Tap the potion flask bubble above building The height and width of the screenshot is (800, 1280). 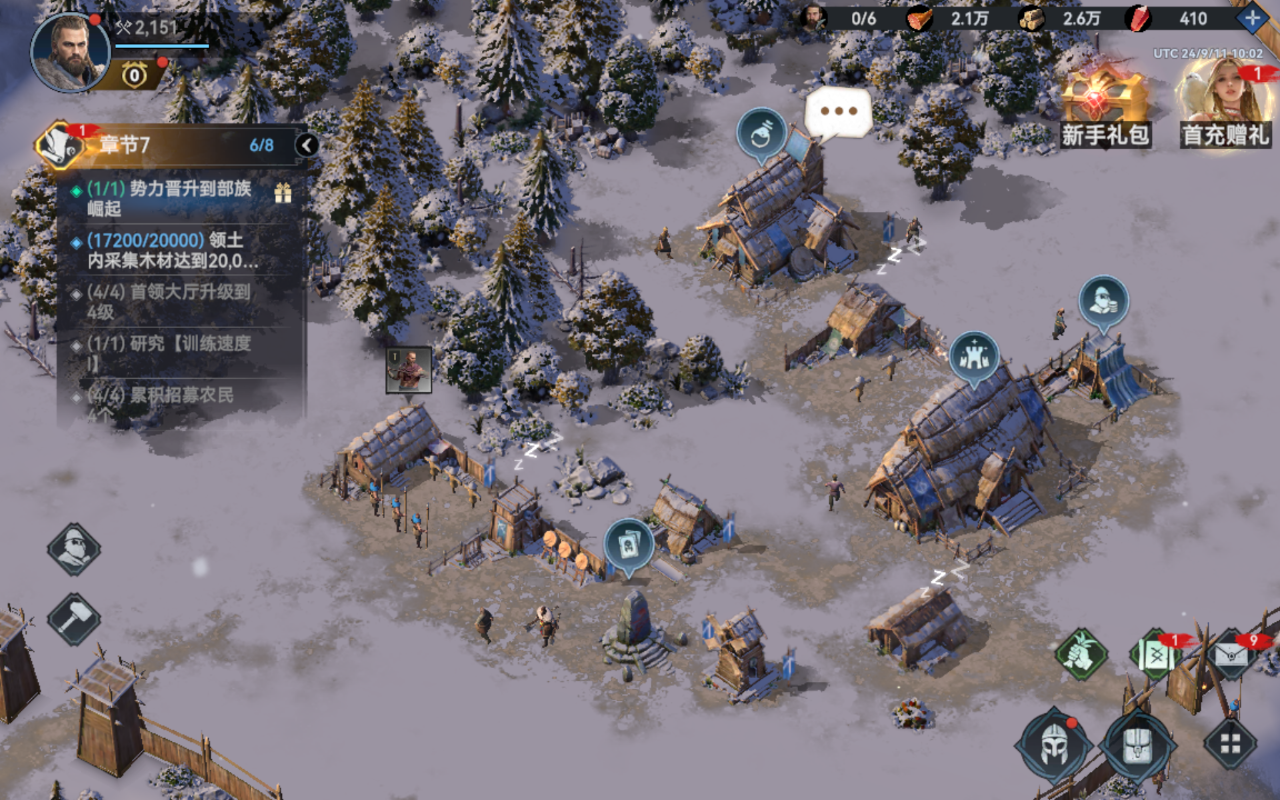coord(761,134)
